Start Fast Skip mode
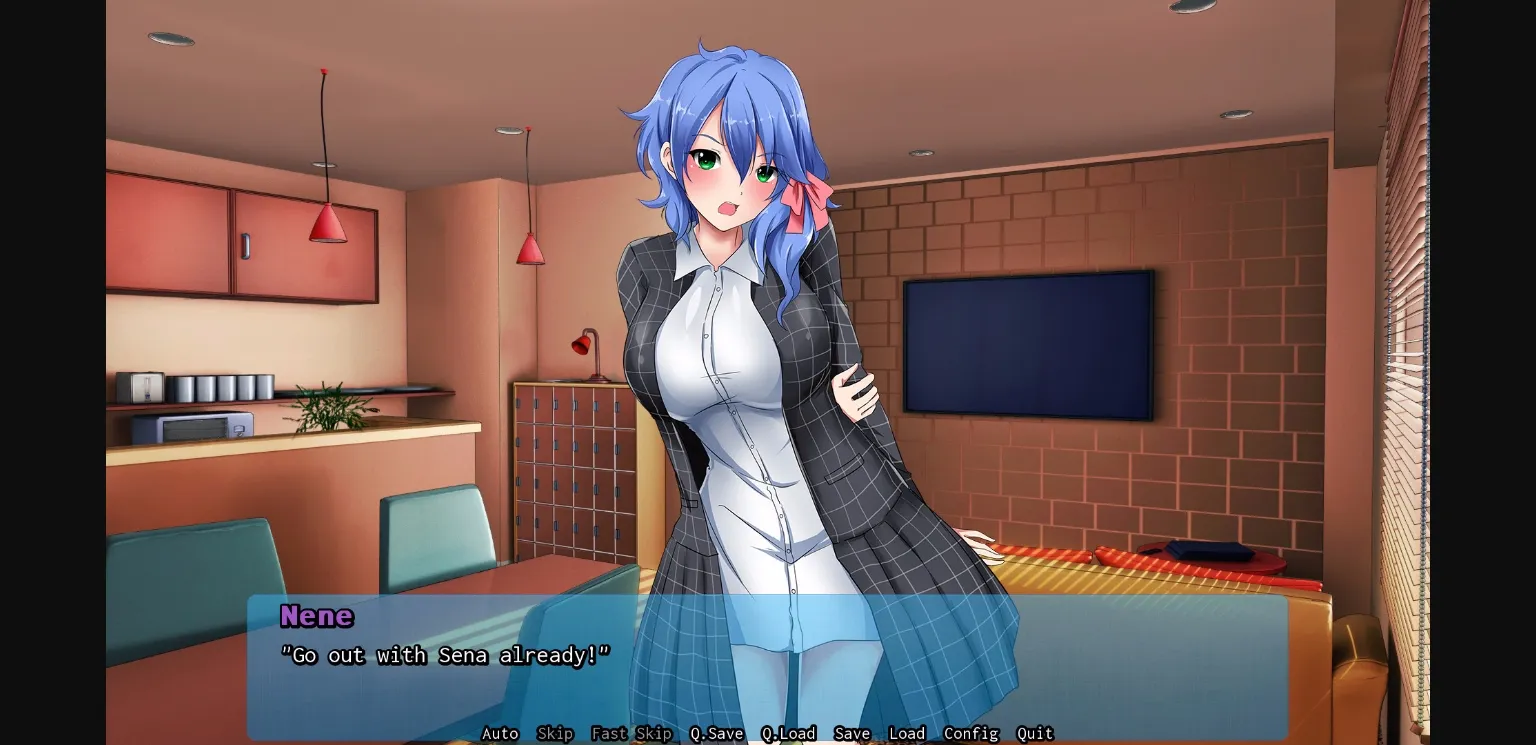 click(632, 733)
